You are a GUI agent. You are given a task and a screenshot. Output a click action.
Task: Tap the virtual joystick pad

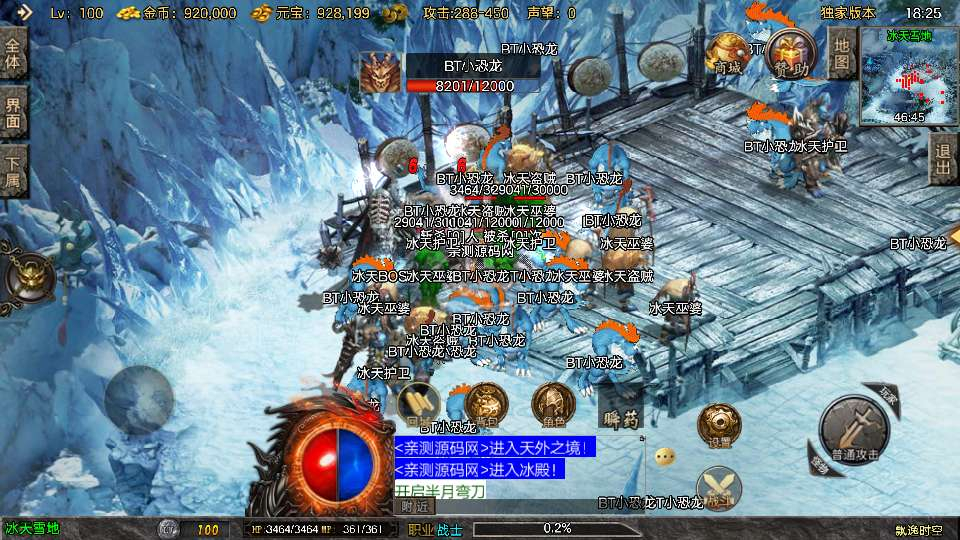tap(140, 394)
